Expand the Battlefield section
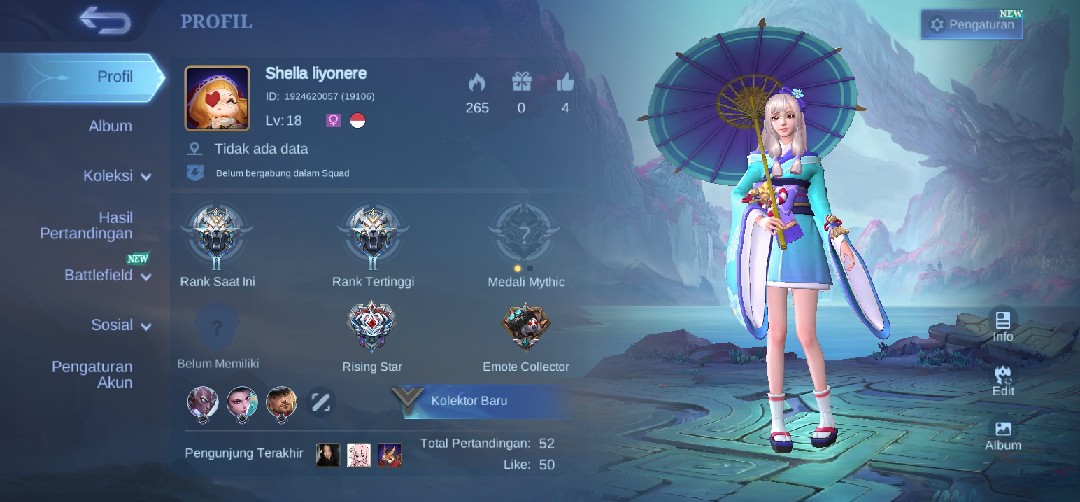Screen dimensions: 1080x502 coord(107,275)
